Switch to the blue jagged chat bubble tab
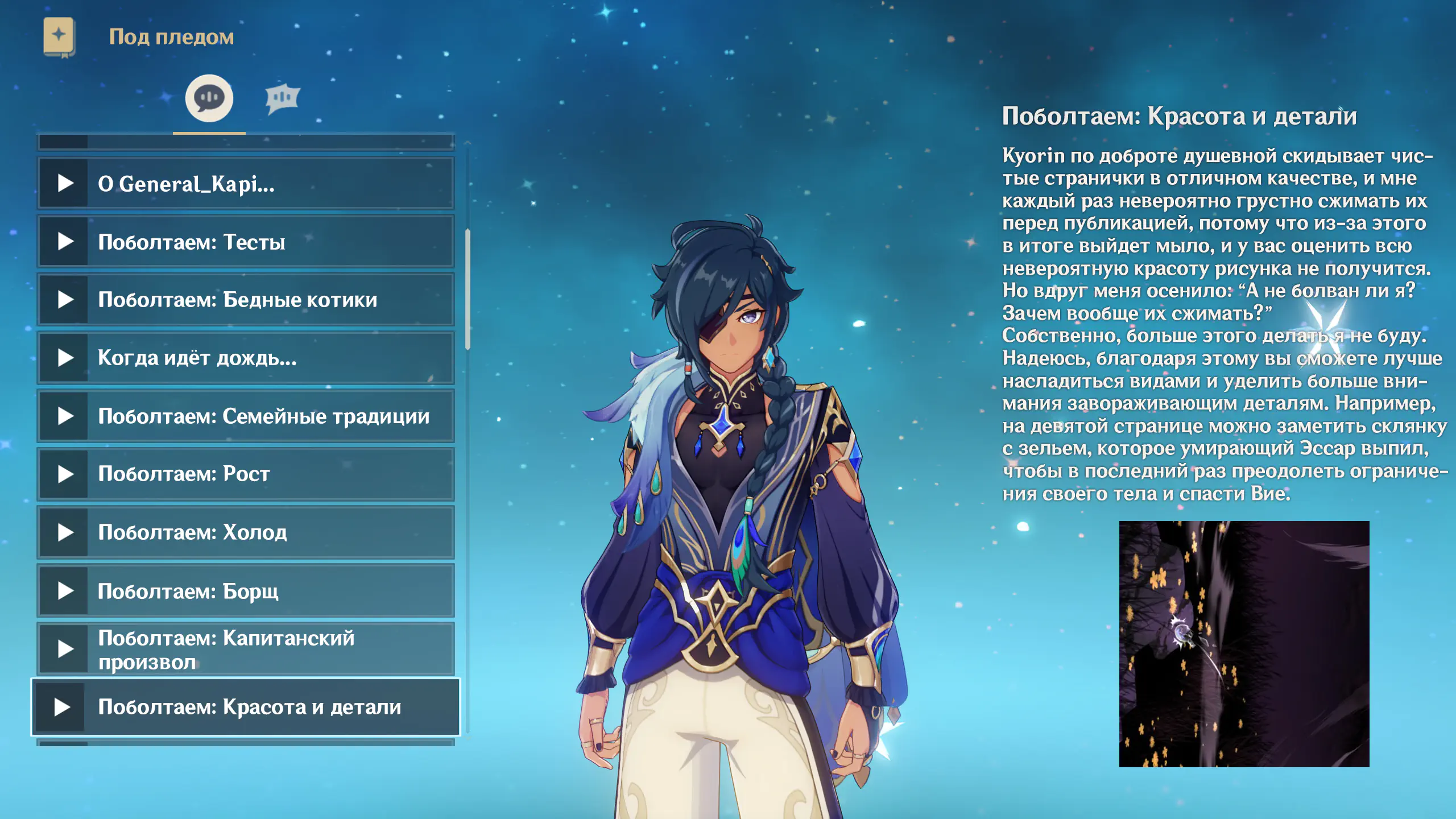1456x819 pixels. (x=282, y=98)
